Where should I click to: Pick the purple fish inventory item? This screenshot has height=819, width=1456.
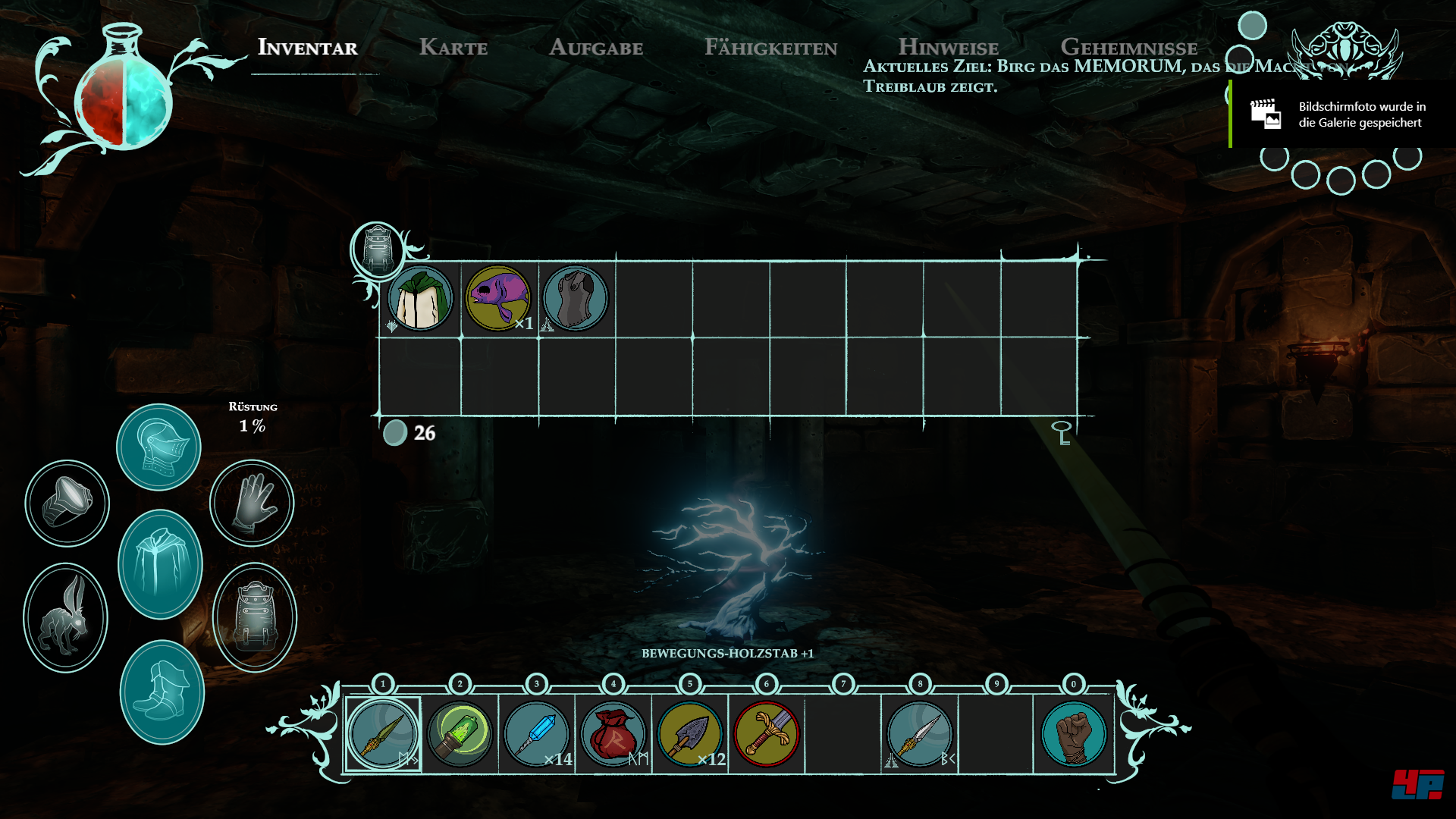[x=497, y=298]
